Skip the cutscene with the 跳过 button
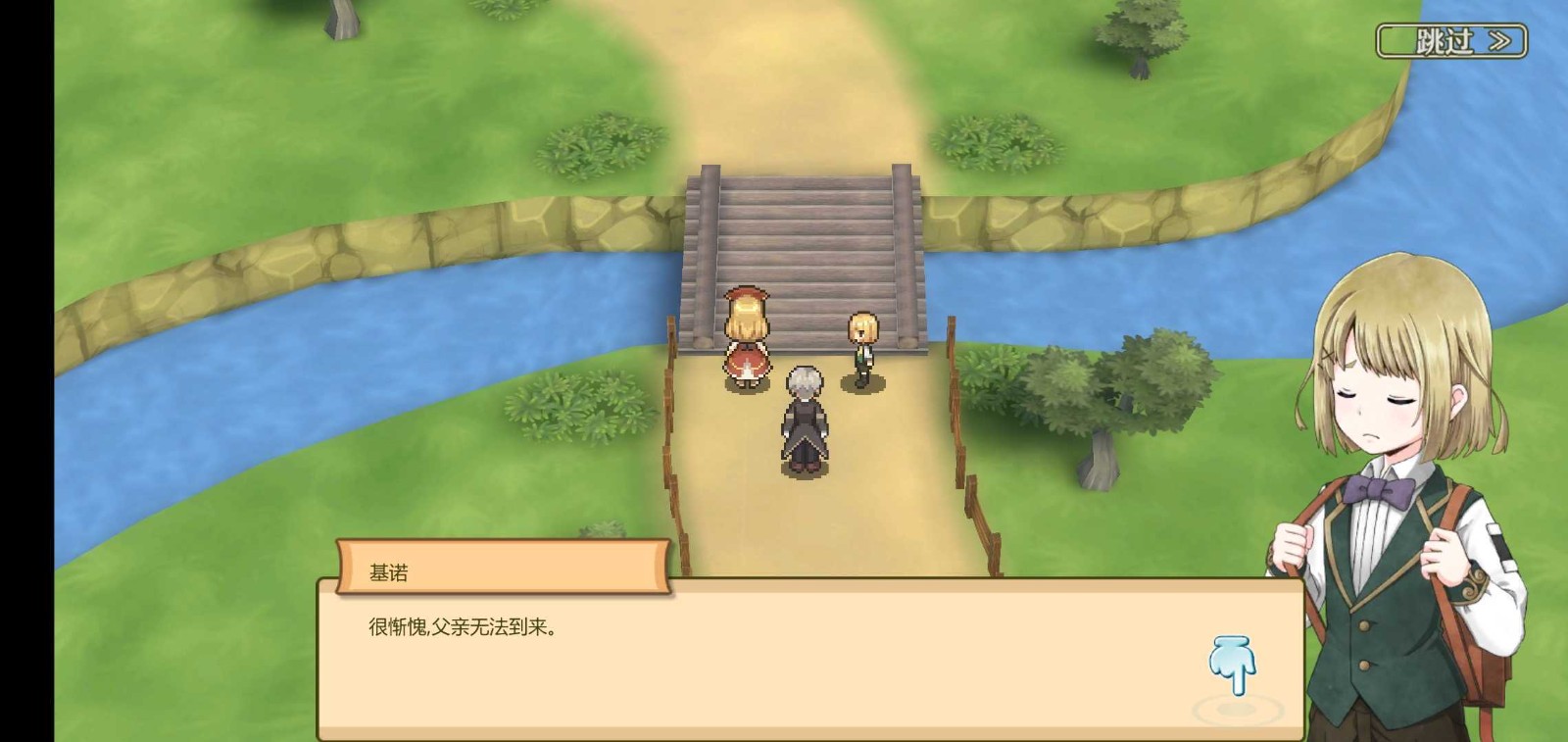This screenshot has width=1568, height=742. tap(1451, 41)
